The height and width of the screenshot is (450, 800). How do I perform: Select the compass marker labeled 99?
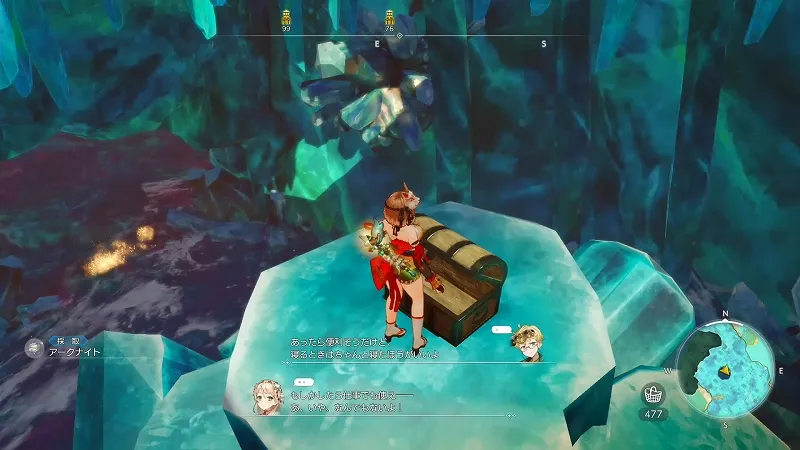(286, 17)
